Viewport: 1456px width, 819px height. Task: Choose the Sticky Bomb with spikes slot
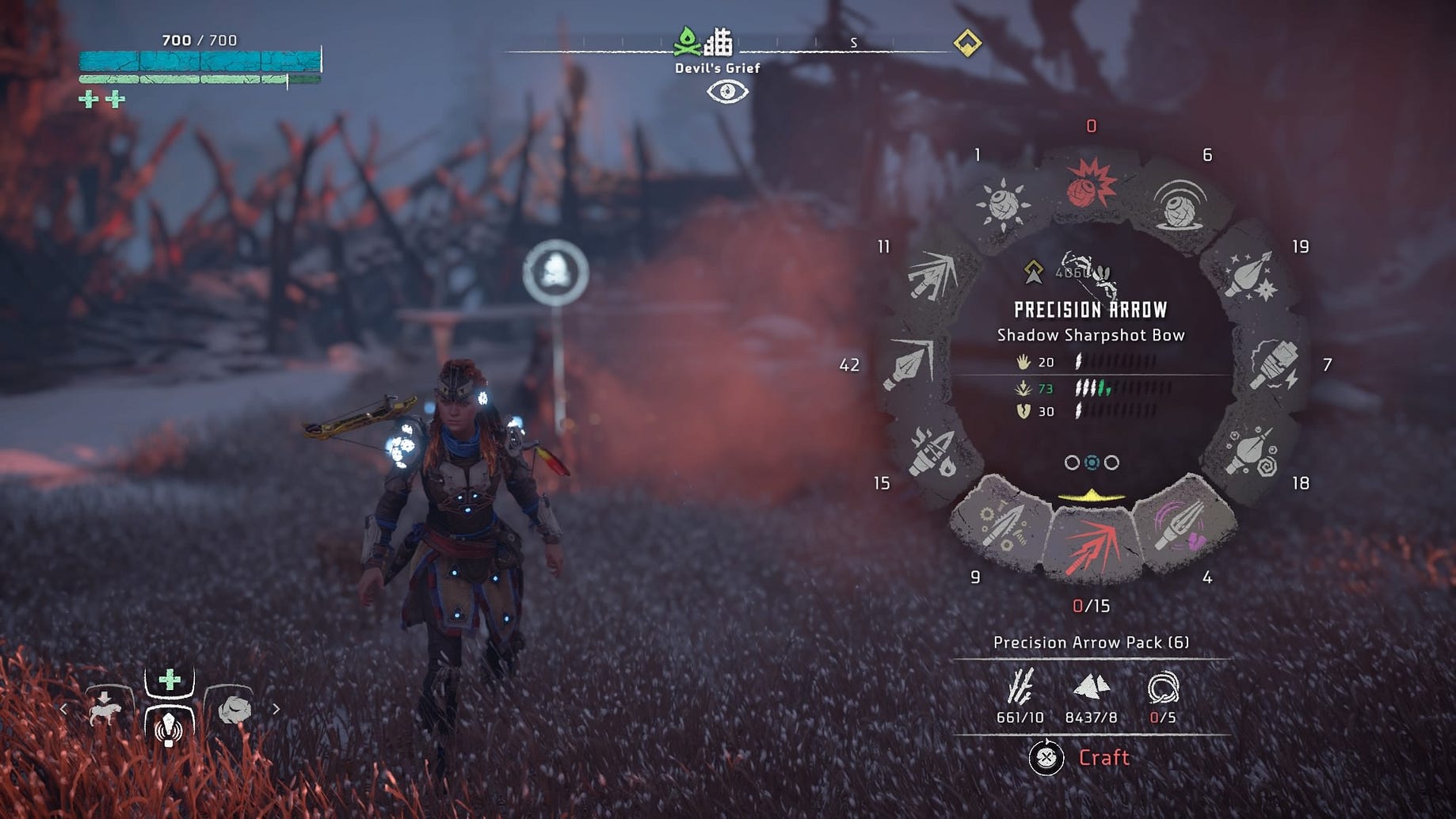point(1004,203)
